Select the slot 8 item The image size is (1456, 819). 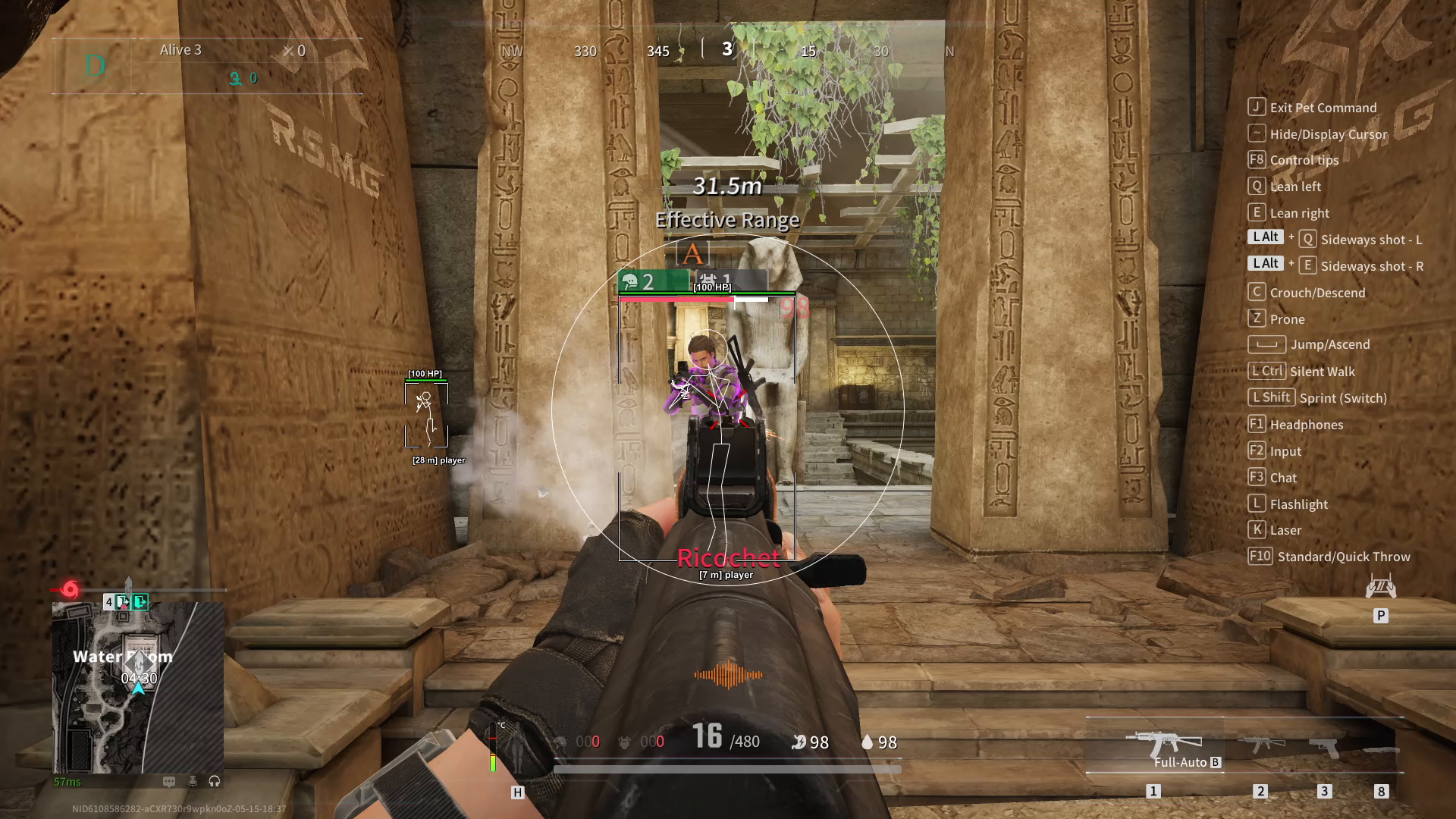coord(1381,749)
